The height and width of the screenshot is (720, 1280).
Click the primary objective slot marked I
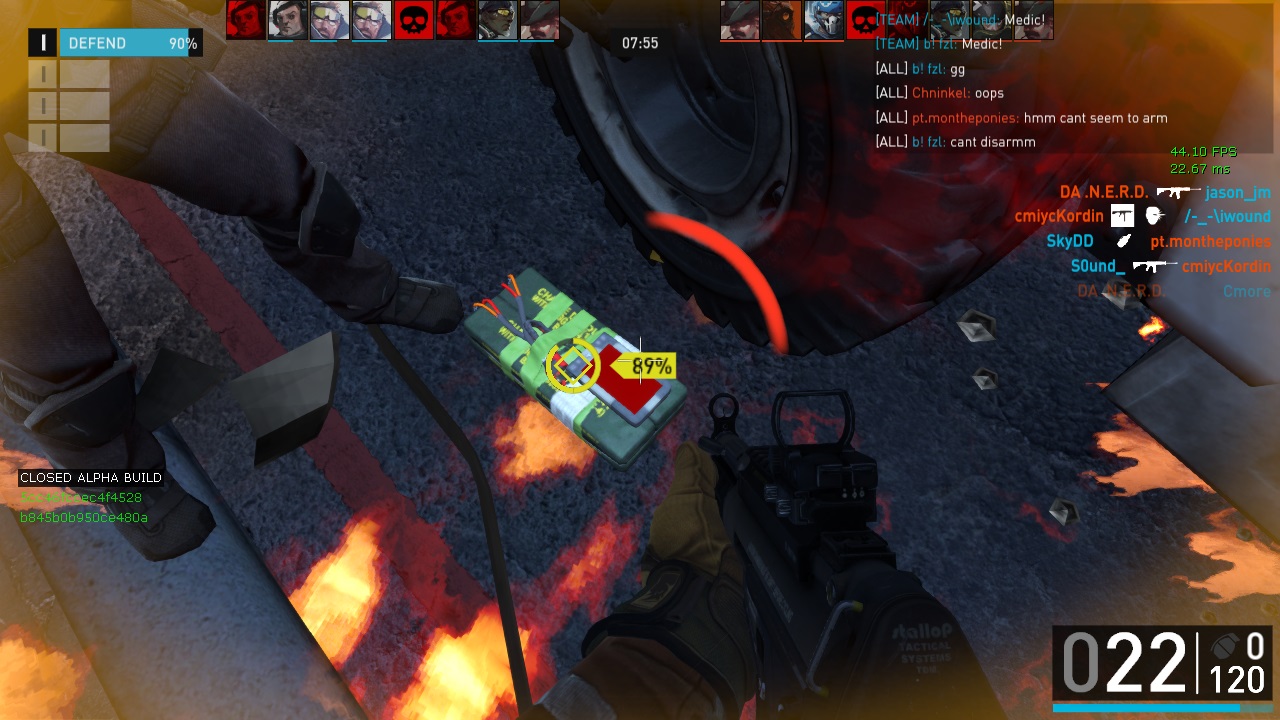tap(43, 43)
